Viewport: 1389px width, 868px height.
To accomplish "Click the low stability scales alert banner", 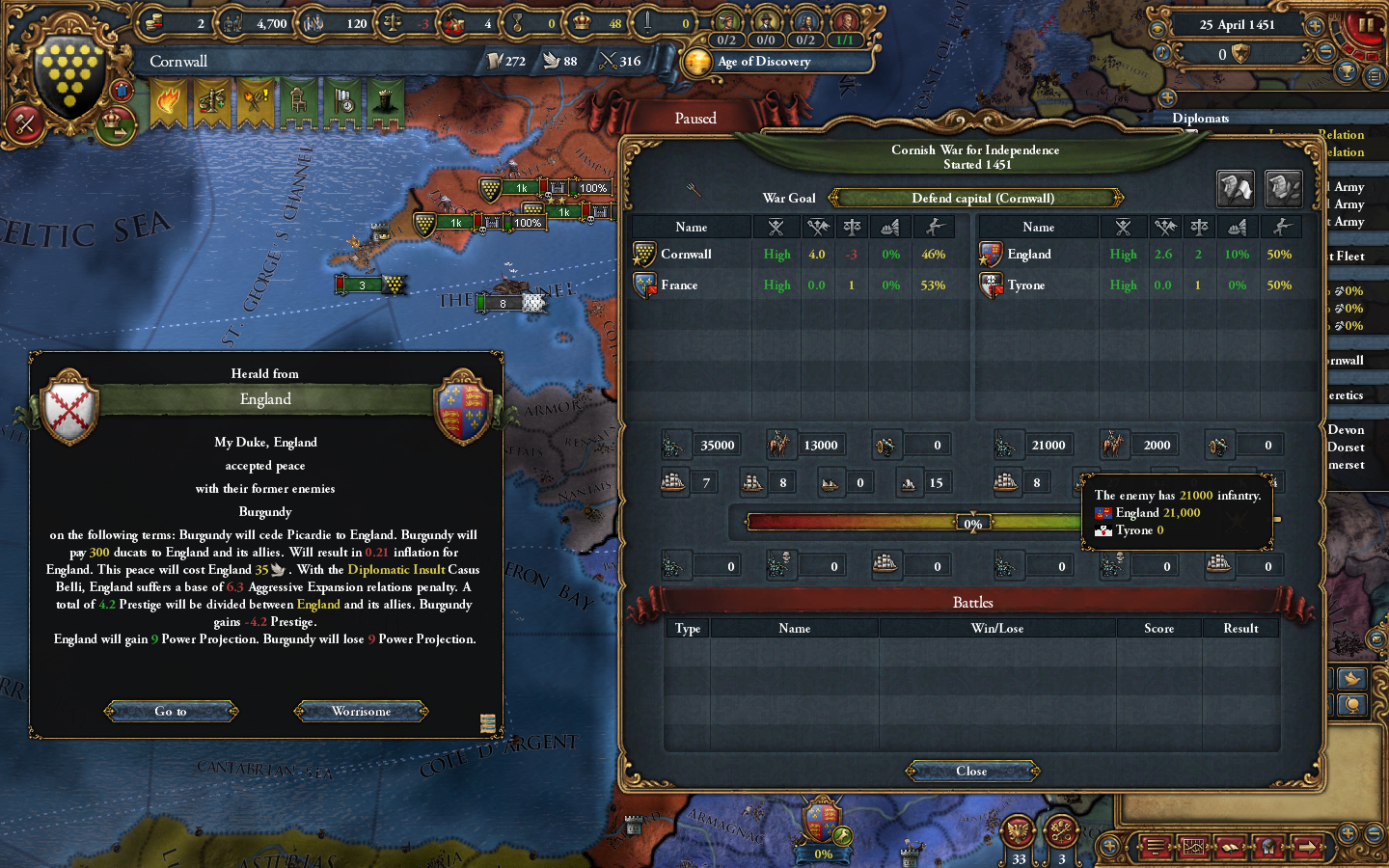I will click(x=211, y=99).
